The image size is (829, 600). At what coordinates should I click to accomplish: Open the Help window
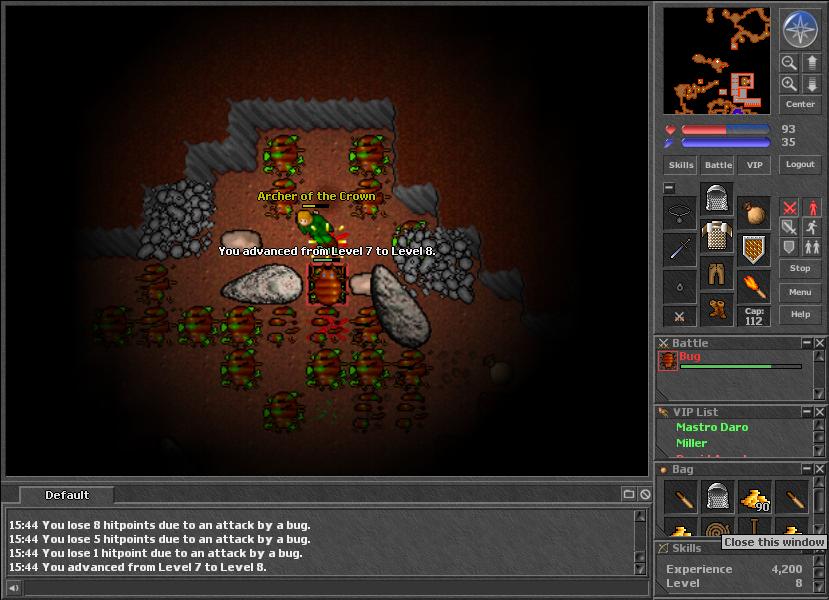click(x=800, y=314)
